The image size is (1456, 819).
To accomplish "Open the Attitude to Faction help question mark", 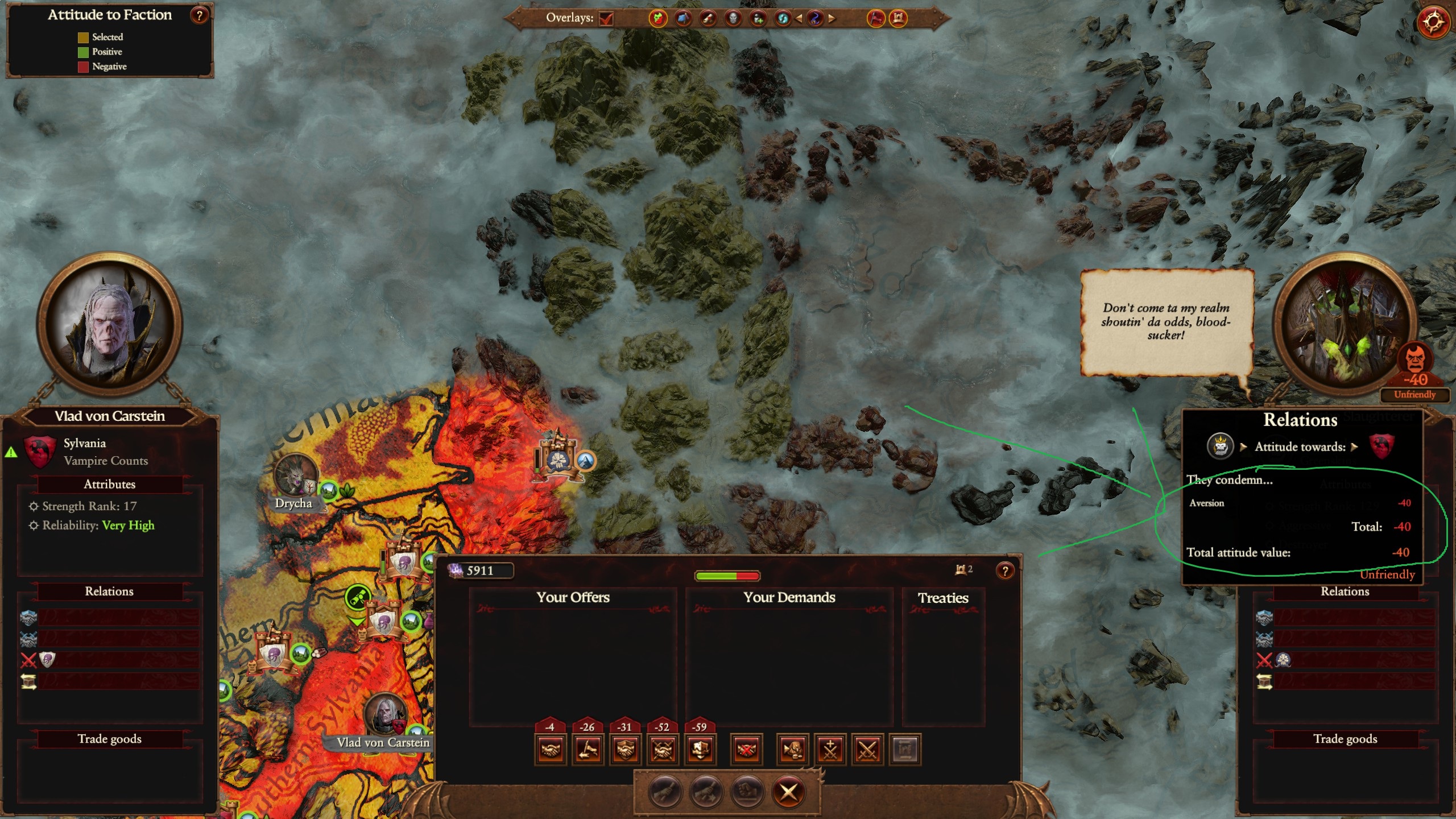I will [198, 15].
